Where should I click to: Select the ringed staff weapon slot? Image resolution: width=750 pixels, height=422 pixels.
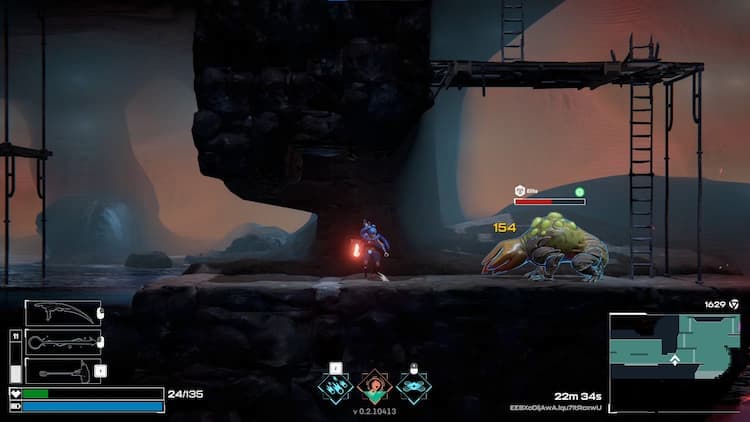63,342
